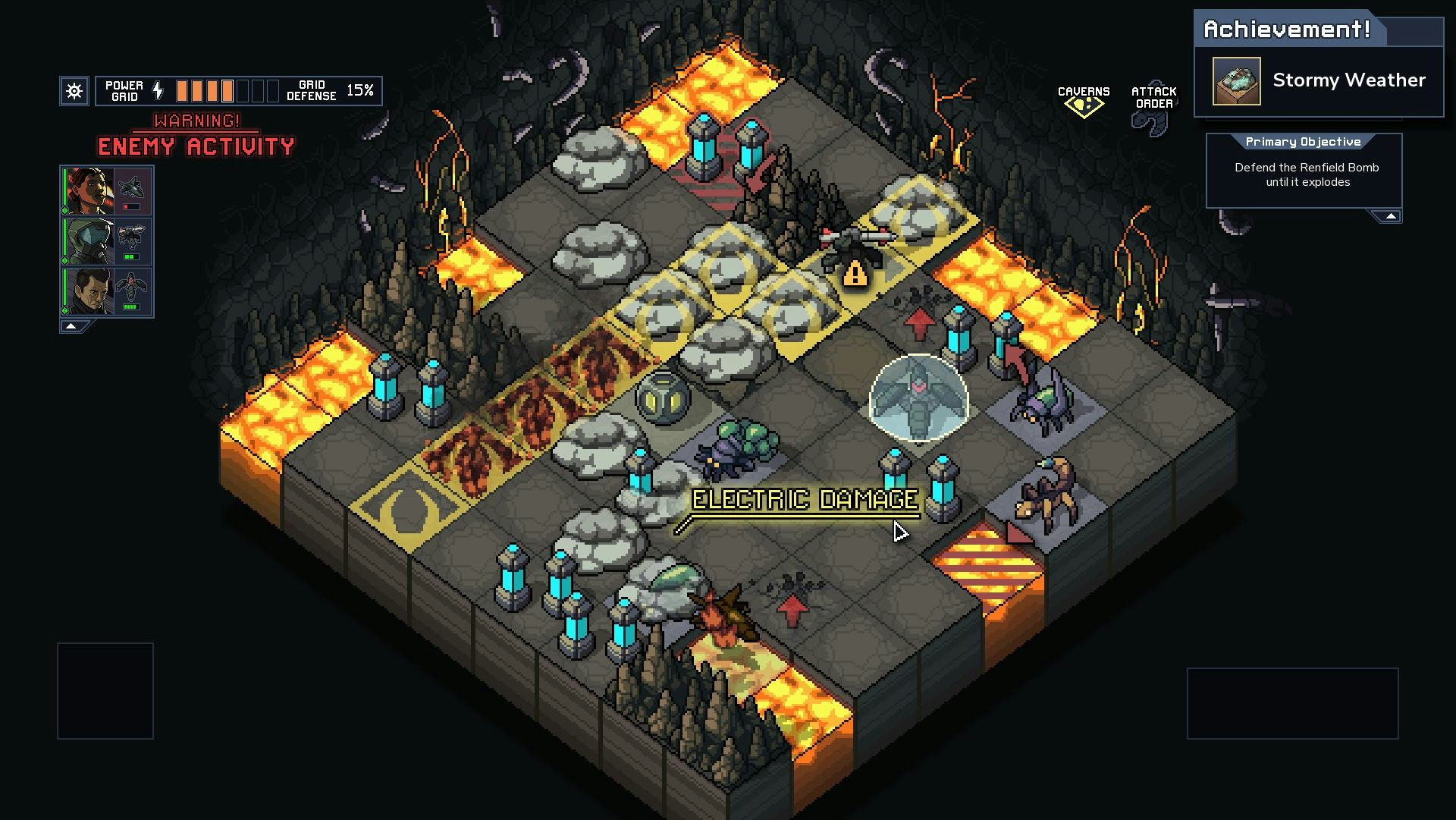Screen dimensions: 1456x820
Task: Select the dark-haired male pilot's mech
Action: tap(107, 291)
